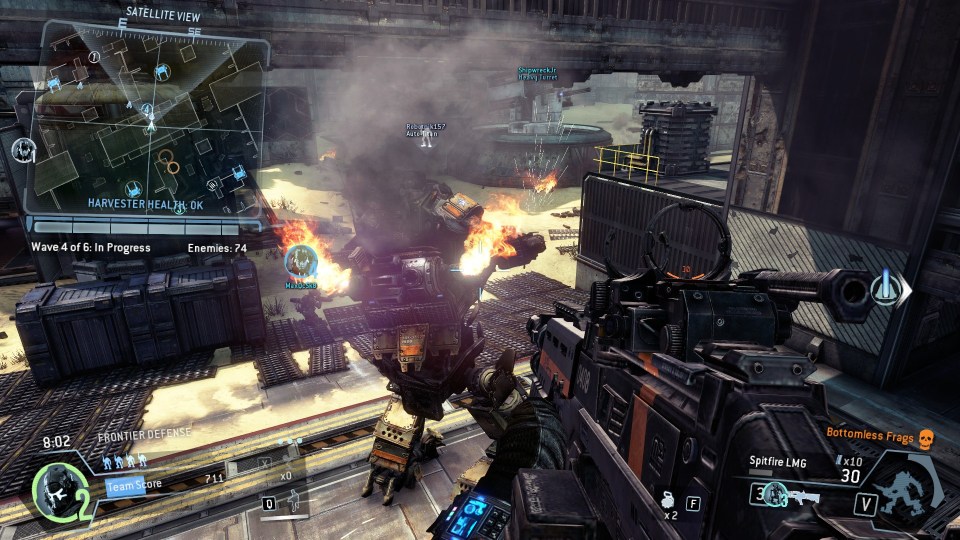This screenshot has height=540, width=960.
Task: Click the Bottomless Frags skull icon
Action: click(x=925, y=437)
